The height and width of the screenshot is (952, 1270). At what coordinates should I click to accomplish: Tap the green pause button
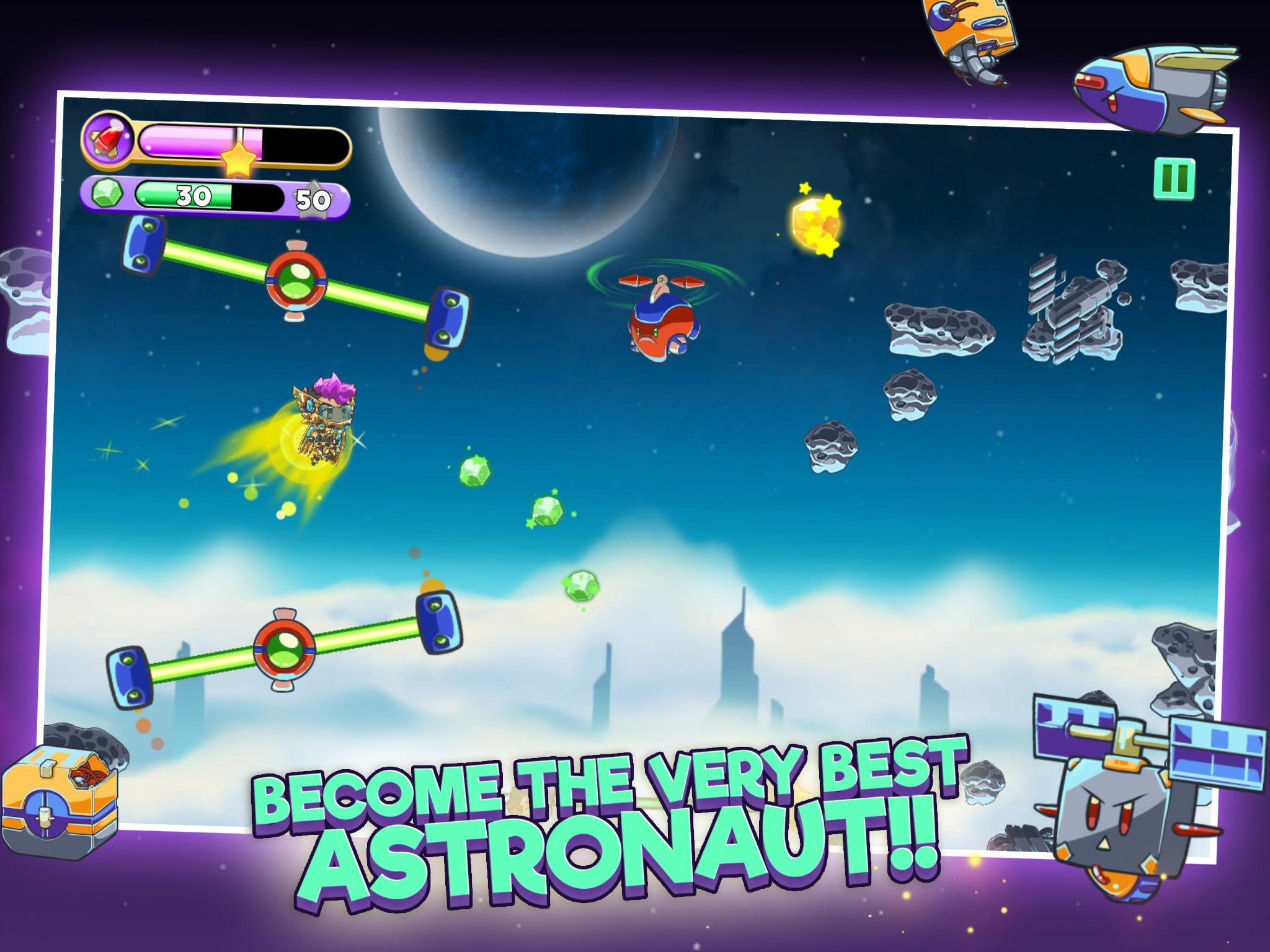pyautogui.click(x=1175, y=178)
